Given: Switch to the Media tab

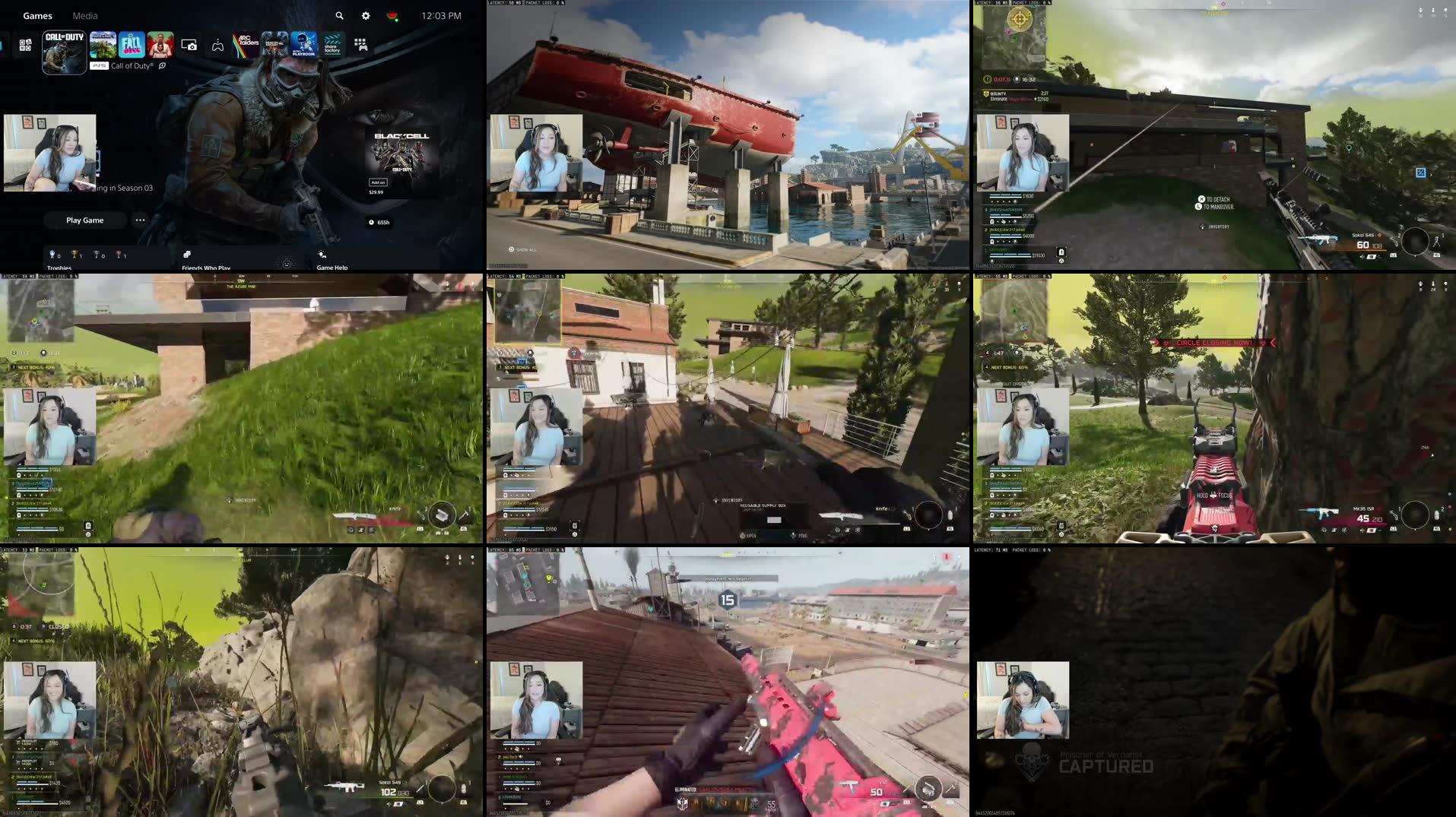Looking at the screenshot, I should pyautogui.click(x=85, y=16).
